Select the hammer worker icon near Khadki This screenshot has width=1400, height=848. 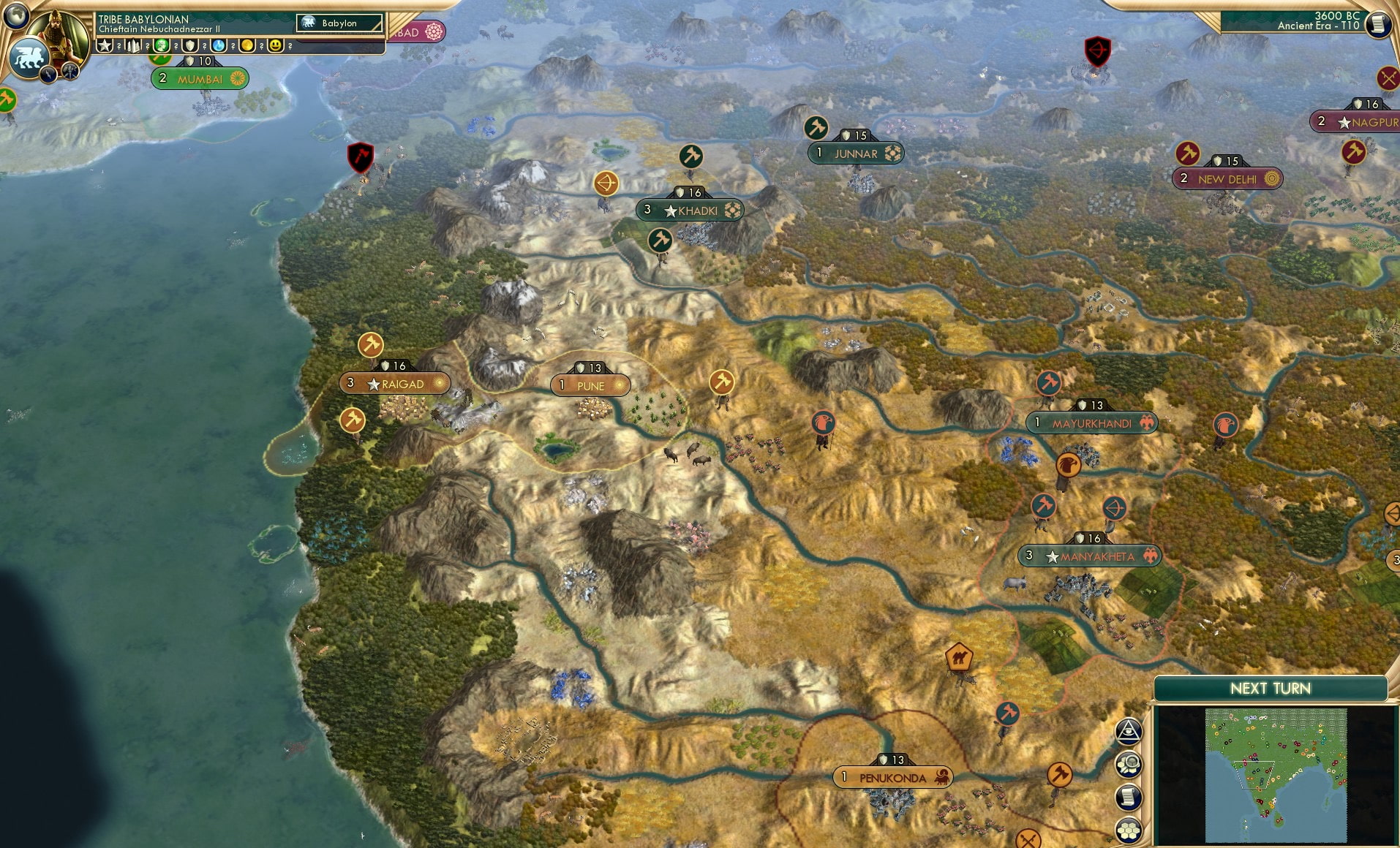(660, 238)
